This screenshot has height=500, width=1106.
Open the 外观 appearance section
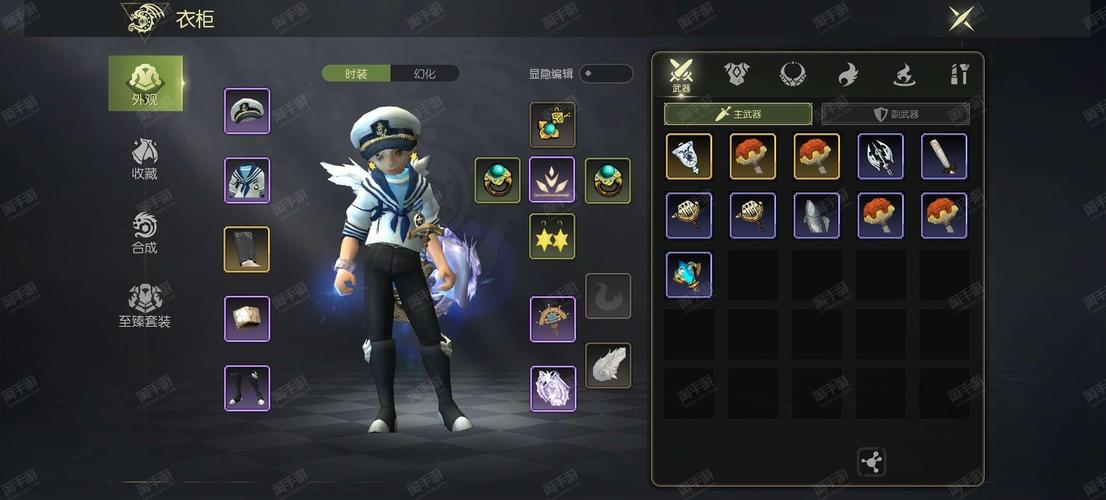click(x=145, y=82)
